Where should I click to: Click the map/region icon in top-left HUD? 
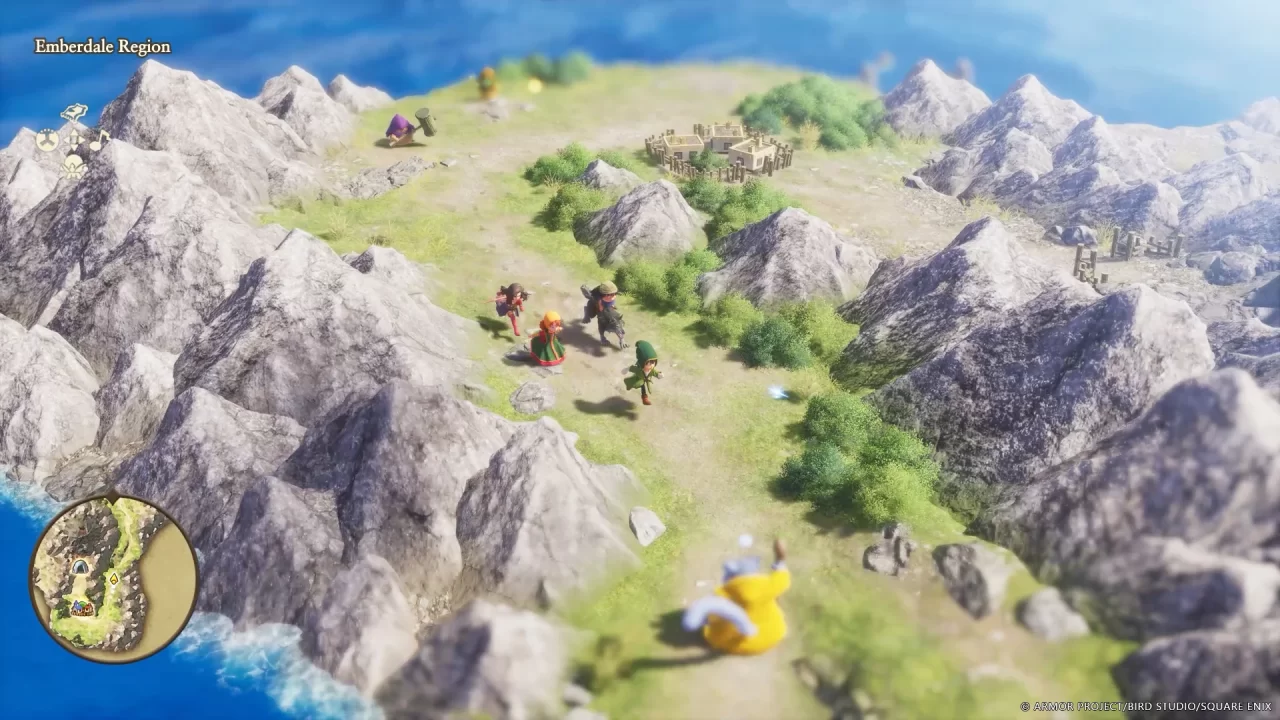[x=73, y=110]
